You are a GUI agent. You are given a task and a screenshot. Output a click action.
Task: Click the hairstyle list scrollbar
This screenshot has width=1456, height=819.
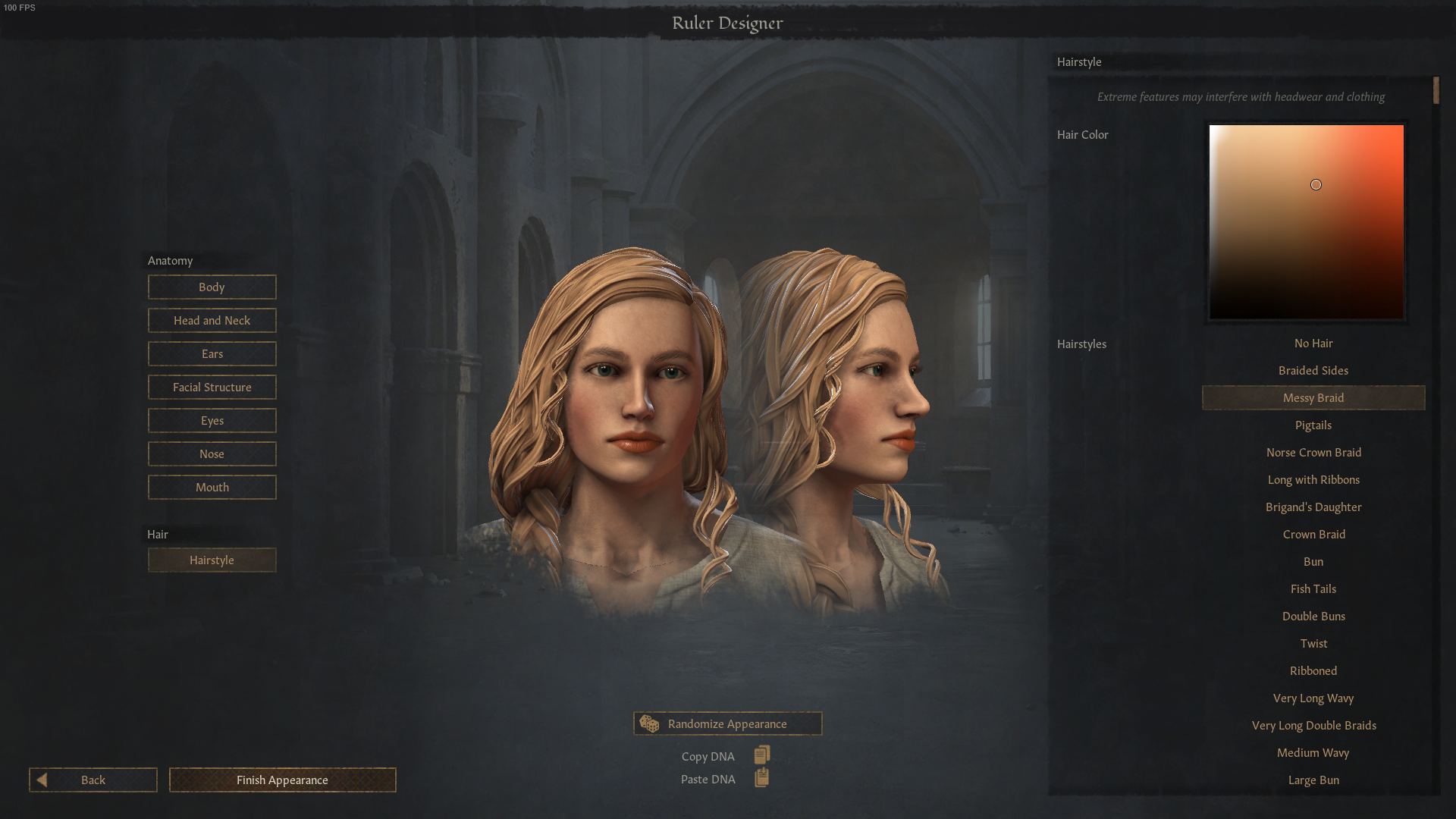coord(1436,90)
